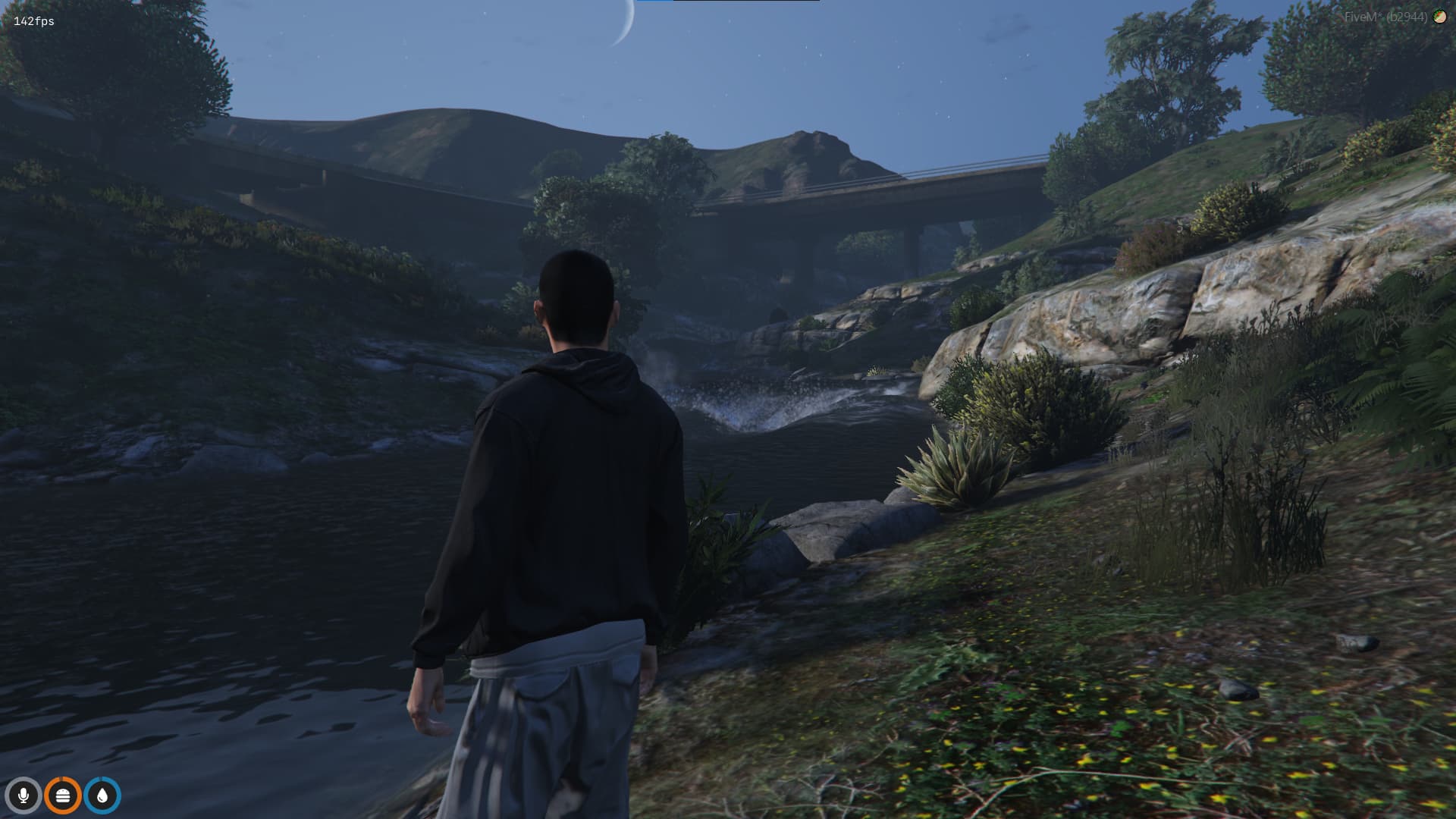Click the water drop thirst icon
Image resolution: width=1456 pixels, height=819 pixels.
[x=102, y=795]
